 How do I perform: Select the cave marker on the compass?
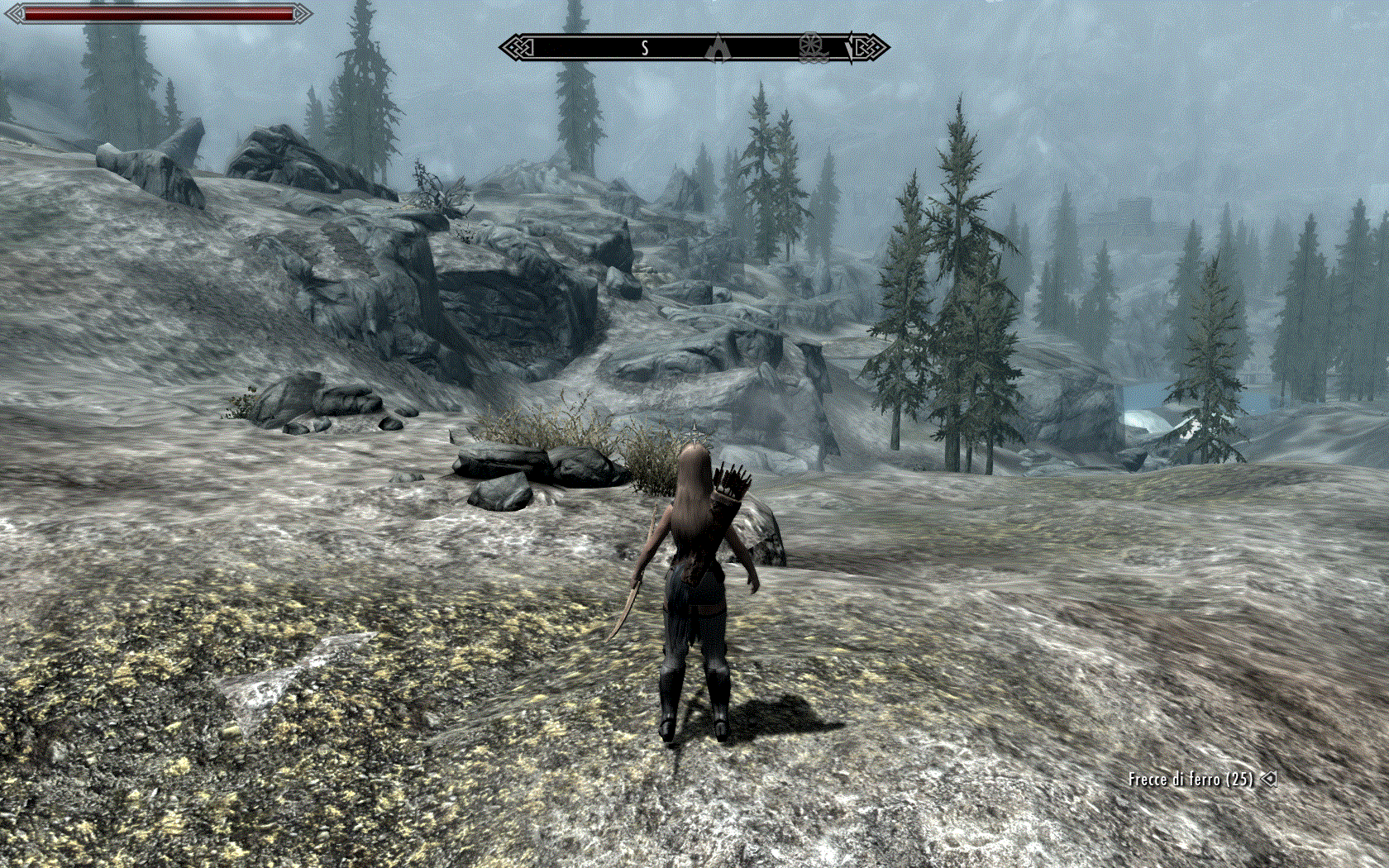(718, 48)
